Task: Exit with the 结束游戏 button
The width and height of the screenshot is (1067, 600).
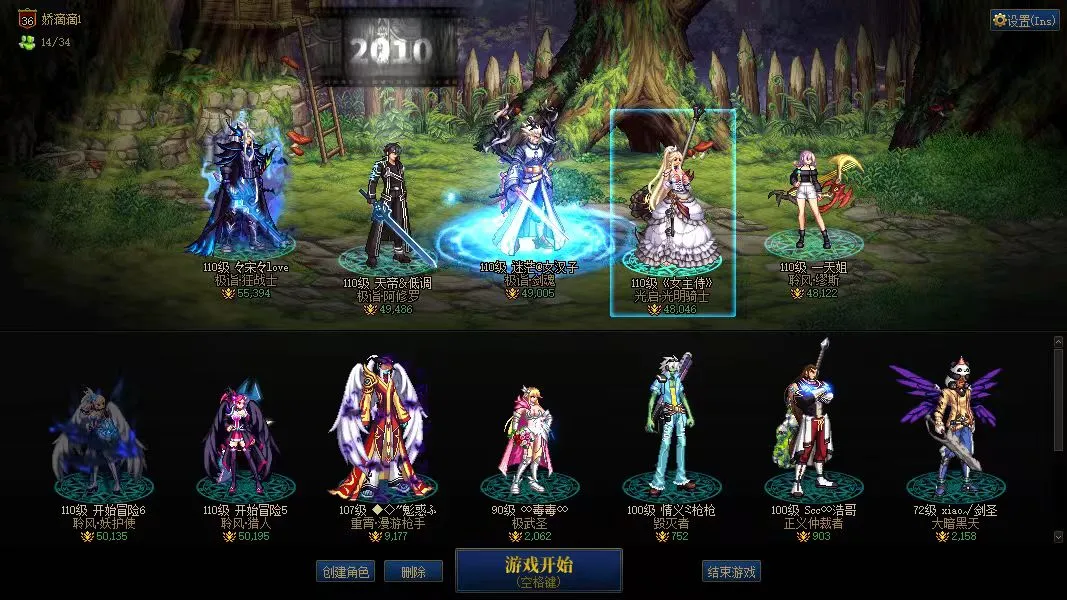Action: (x=731, y=572)
